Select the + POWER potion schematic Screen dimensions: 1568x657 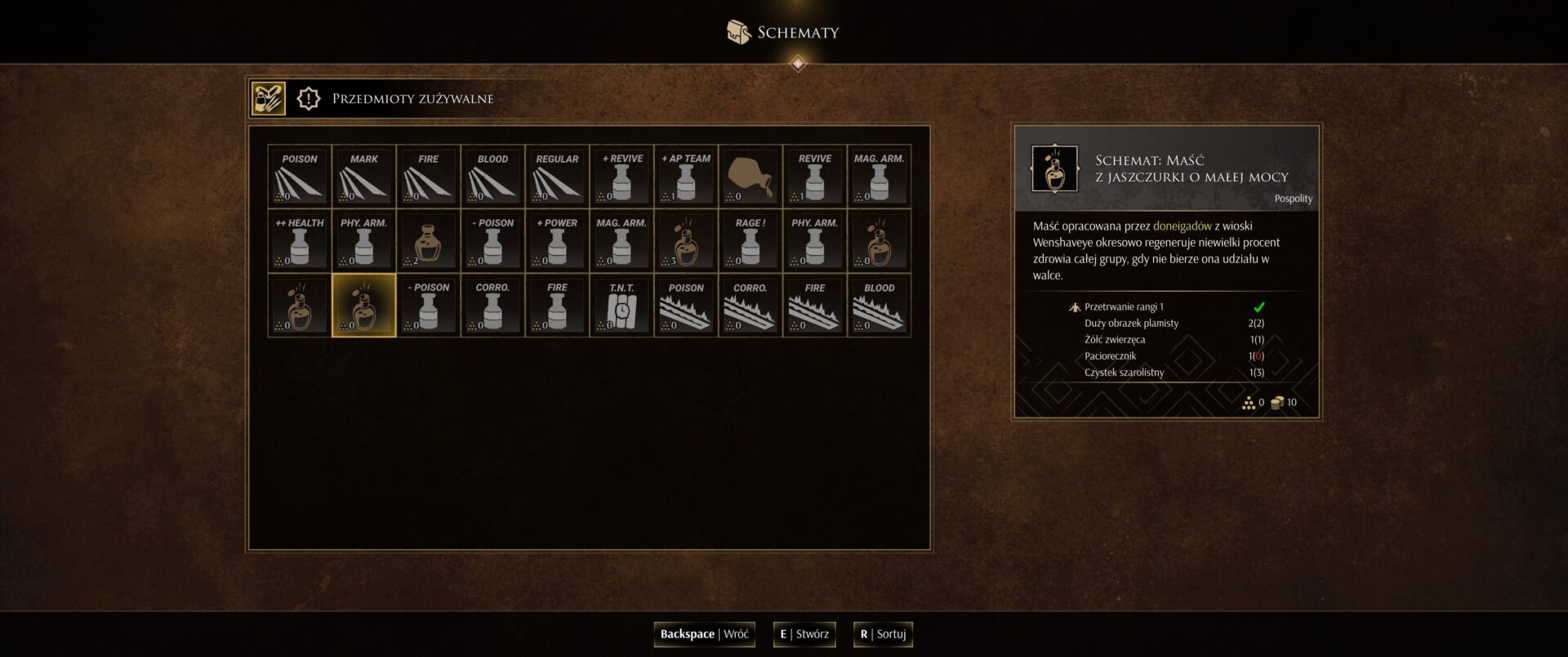pos(557,241)
